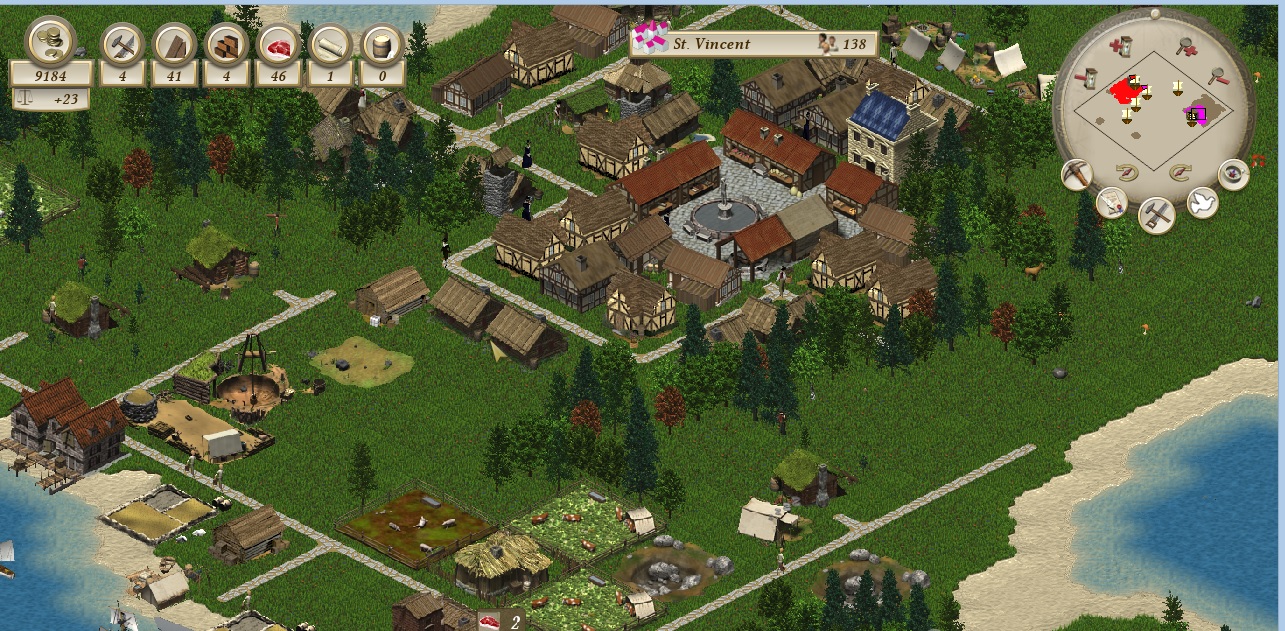Click the gold coins treasury icon
The width and height of the screenshot is (1285, 631).
click(x=50, y=40)
